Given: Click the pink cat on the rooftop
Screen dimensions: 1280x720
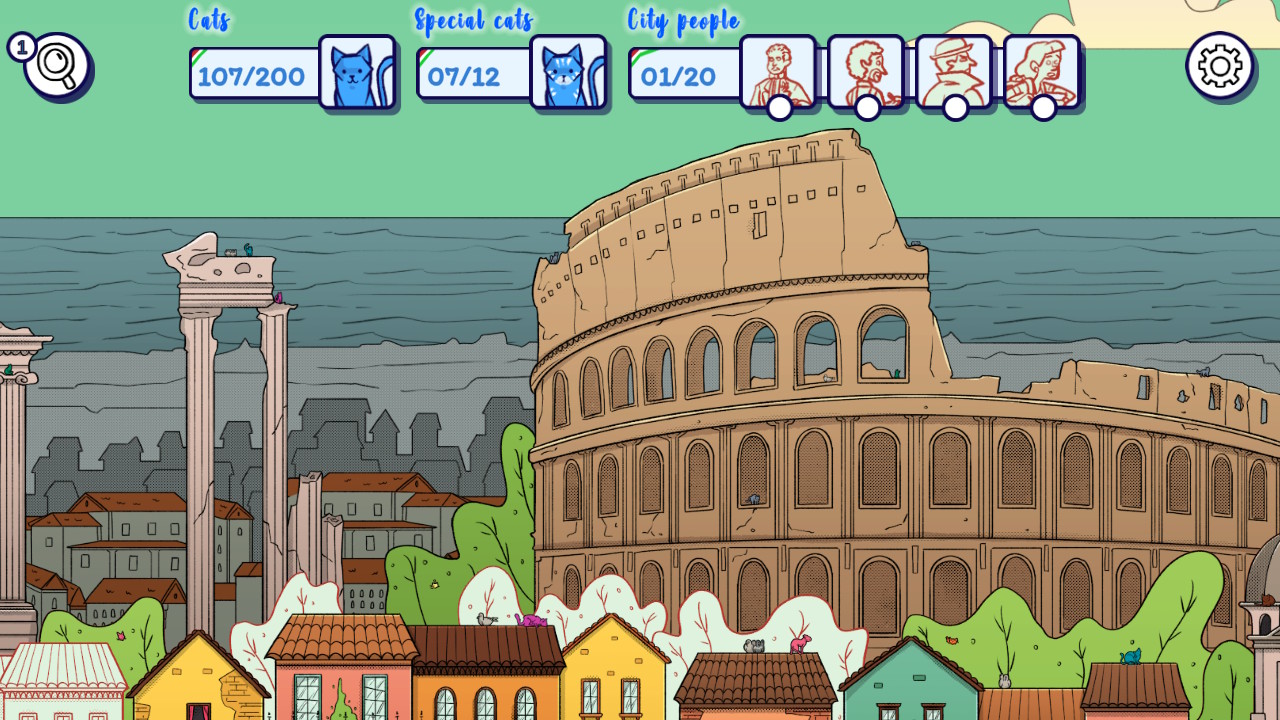Looking at the screenshot, I should pos(530,619).
